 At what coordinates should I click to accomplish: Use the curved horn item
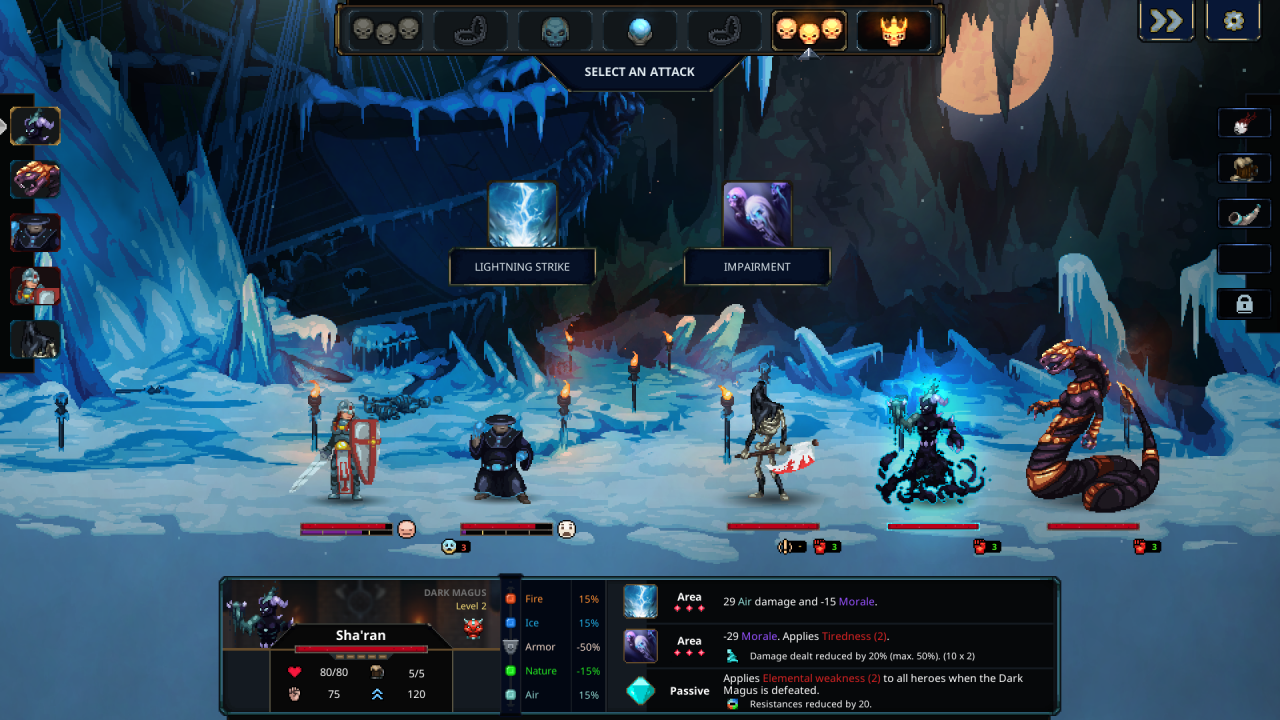pos(1244,213)
